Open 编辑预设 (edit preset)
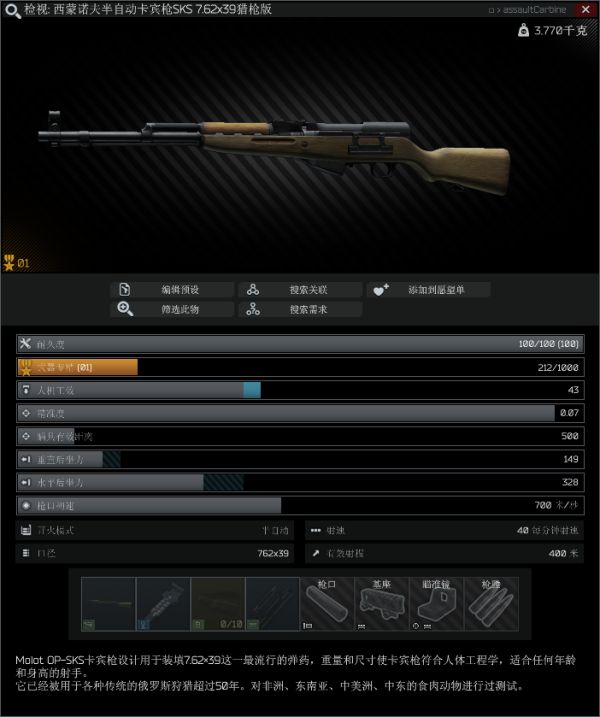 pos(172,290)
